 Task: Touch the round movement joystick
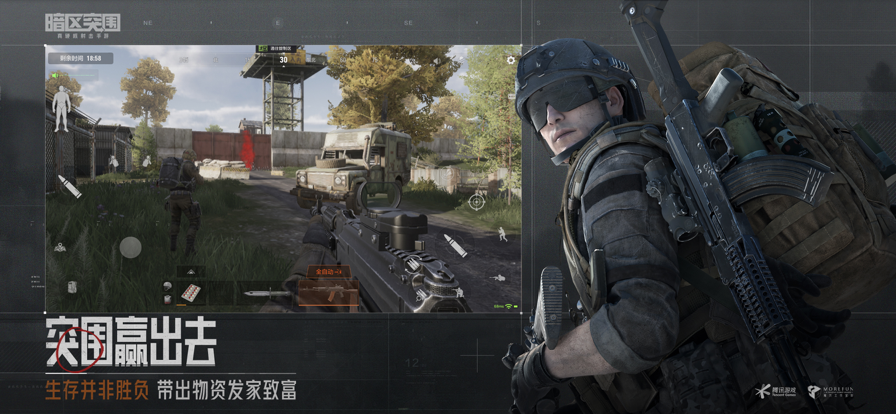click(130, 247)
